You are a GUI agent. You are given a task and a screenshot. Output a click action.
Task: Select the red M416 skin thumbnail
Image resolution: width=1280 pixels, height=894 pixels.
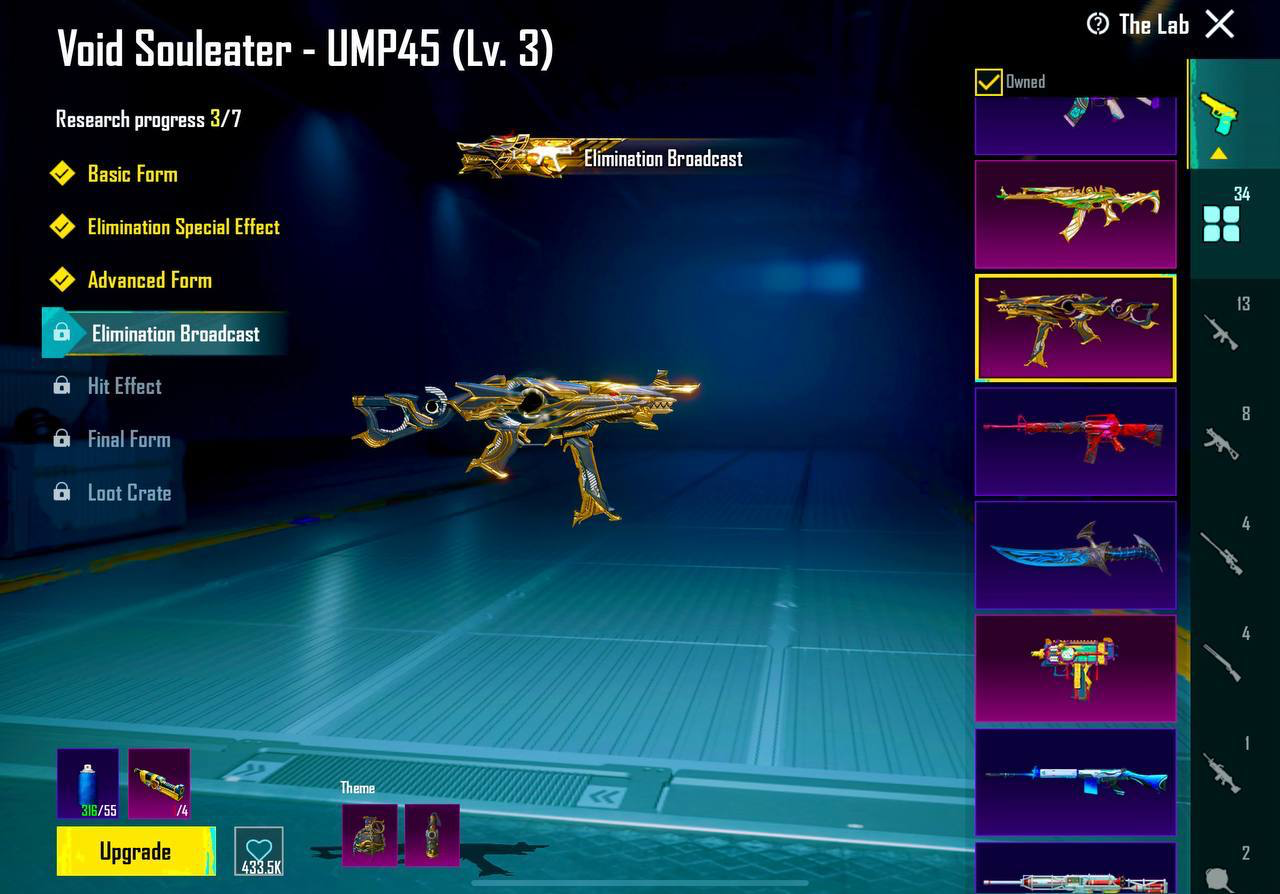(x=1075, y=441)
